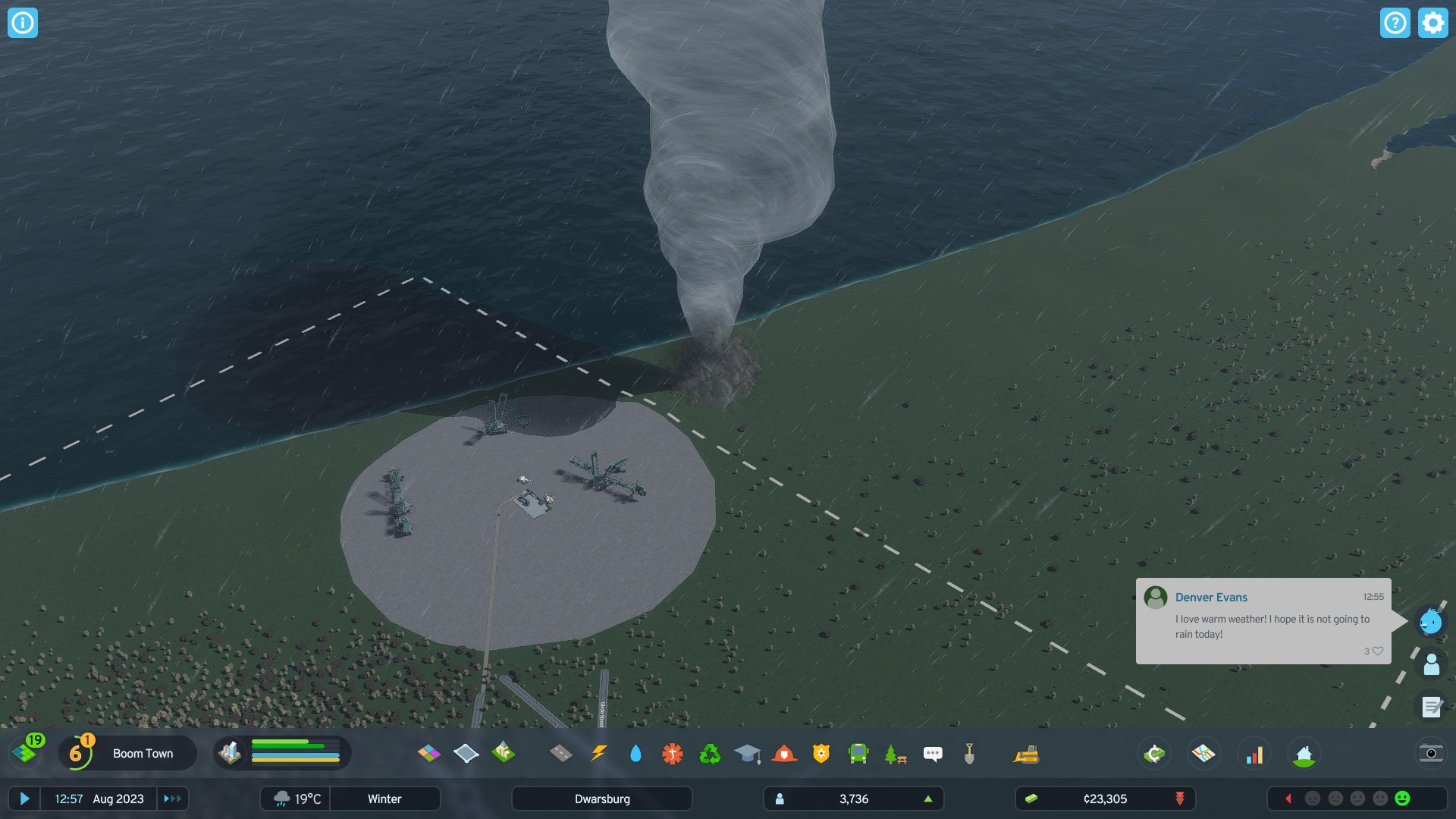Open the green bus Transportation menu

tap(858, 753)
